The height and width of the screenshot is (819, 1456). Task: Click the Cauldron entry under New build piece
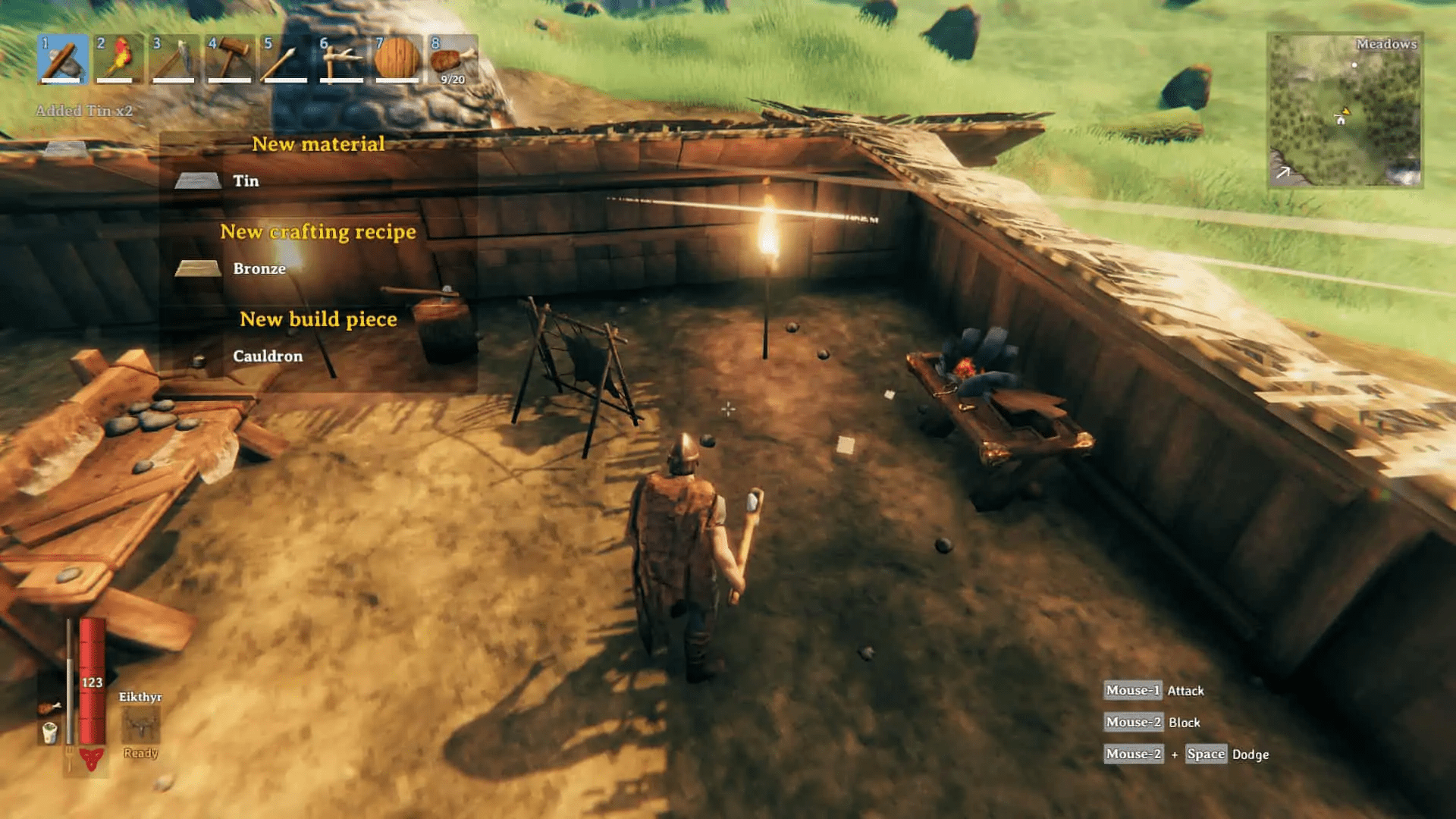[268, 356]
